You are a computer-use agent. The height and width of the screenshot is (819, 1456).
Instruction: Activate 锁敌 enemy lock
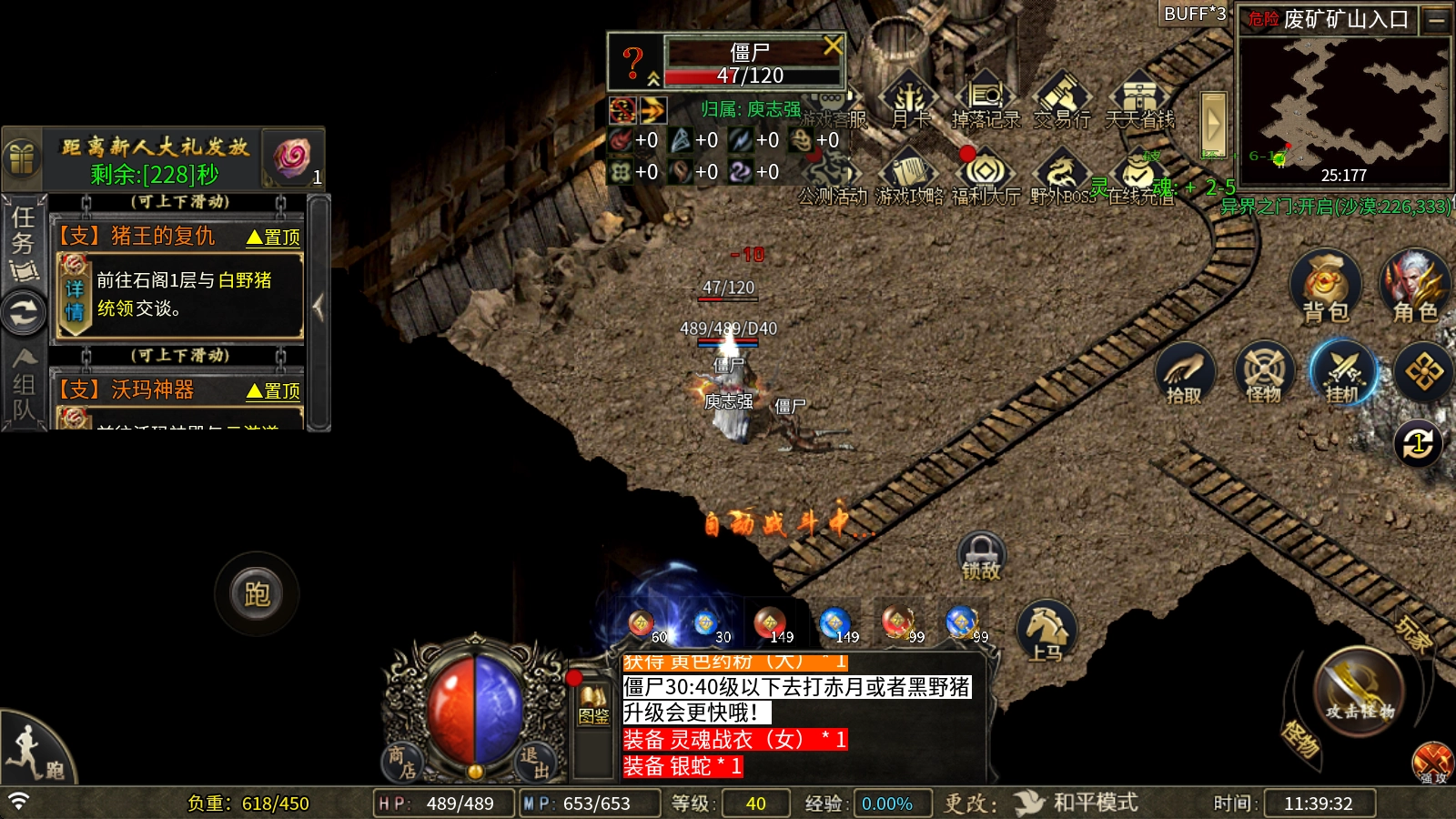[x=981, y=556]
